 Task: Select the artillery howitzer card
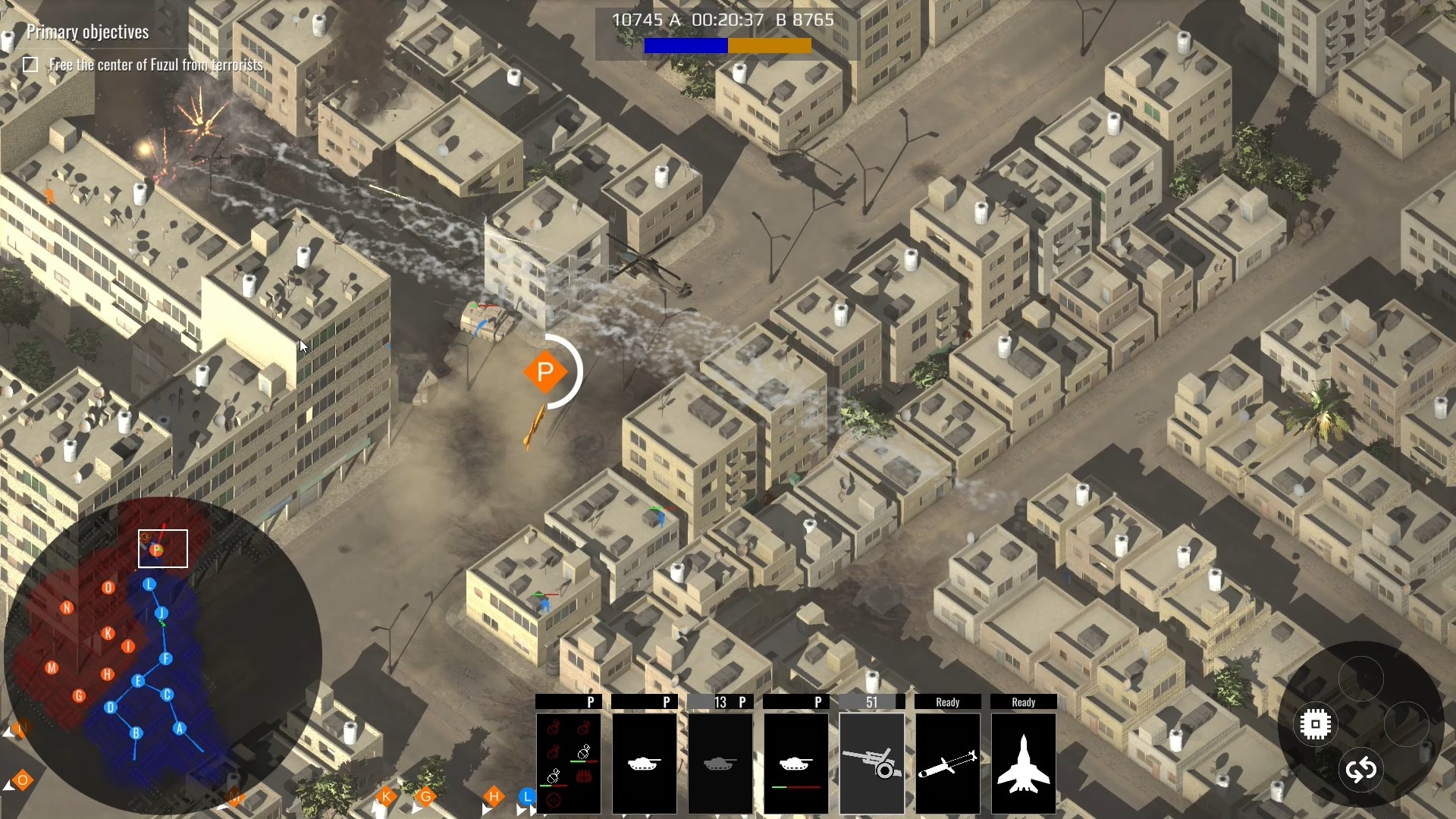(871, 762)
